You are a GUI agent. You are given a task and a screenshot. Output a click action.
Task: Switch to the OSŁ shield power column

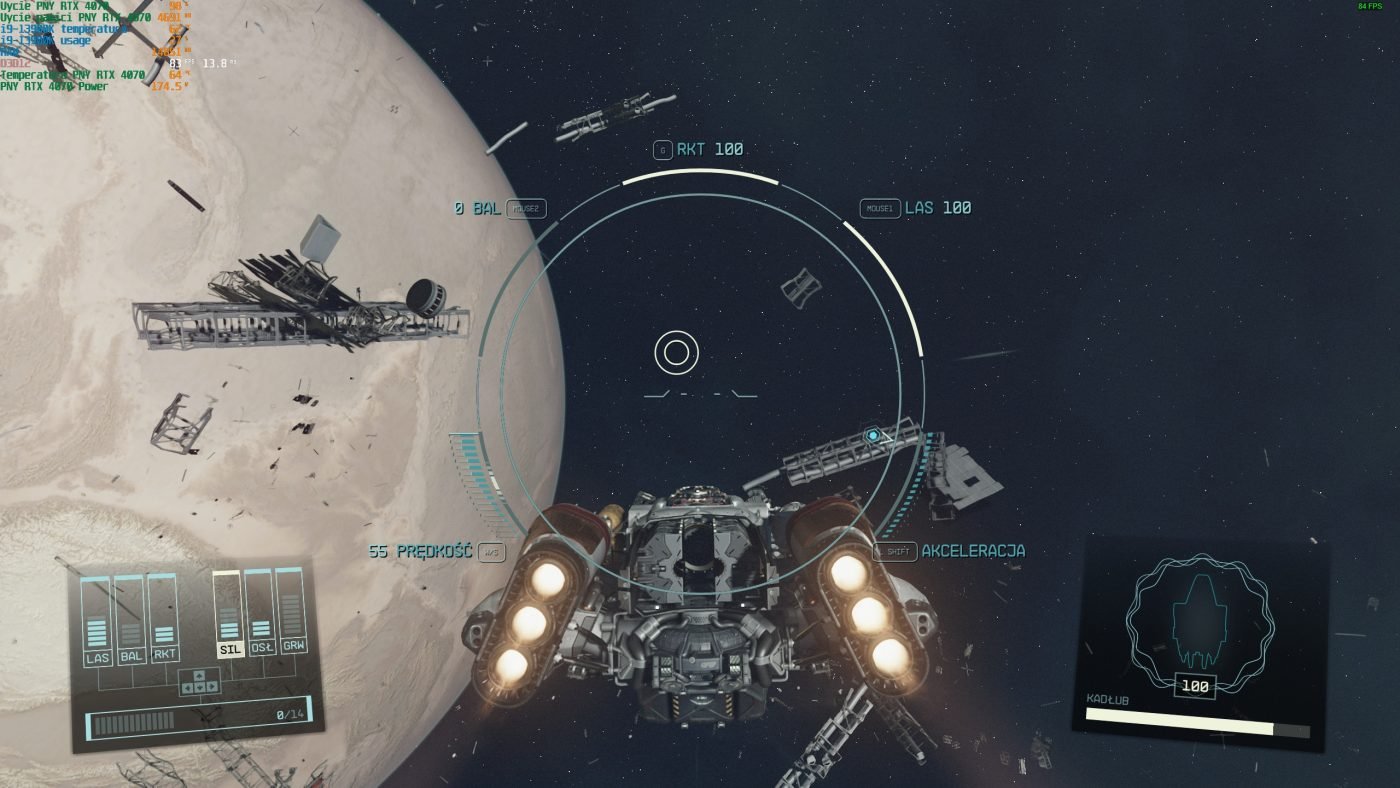click(261, 614)
